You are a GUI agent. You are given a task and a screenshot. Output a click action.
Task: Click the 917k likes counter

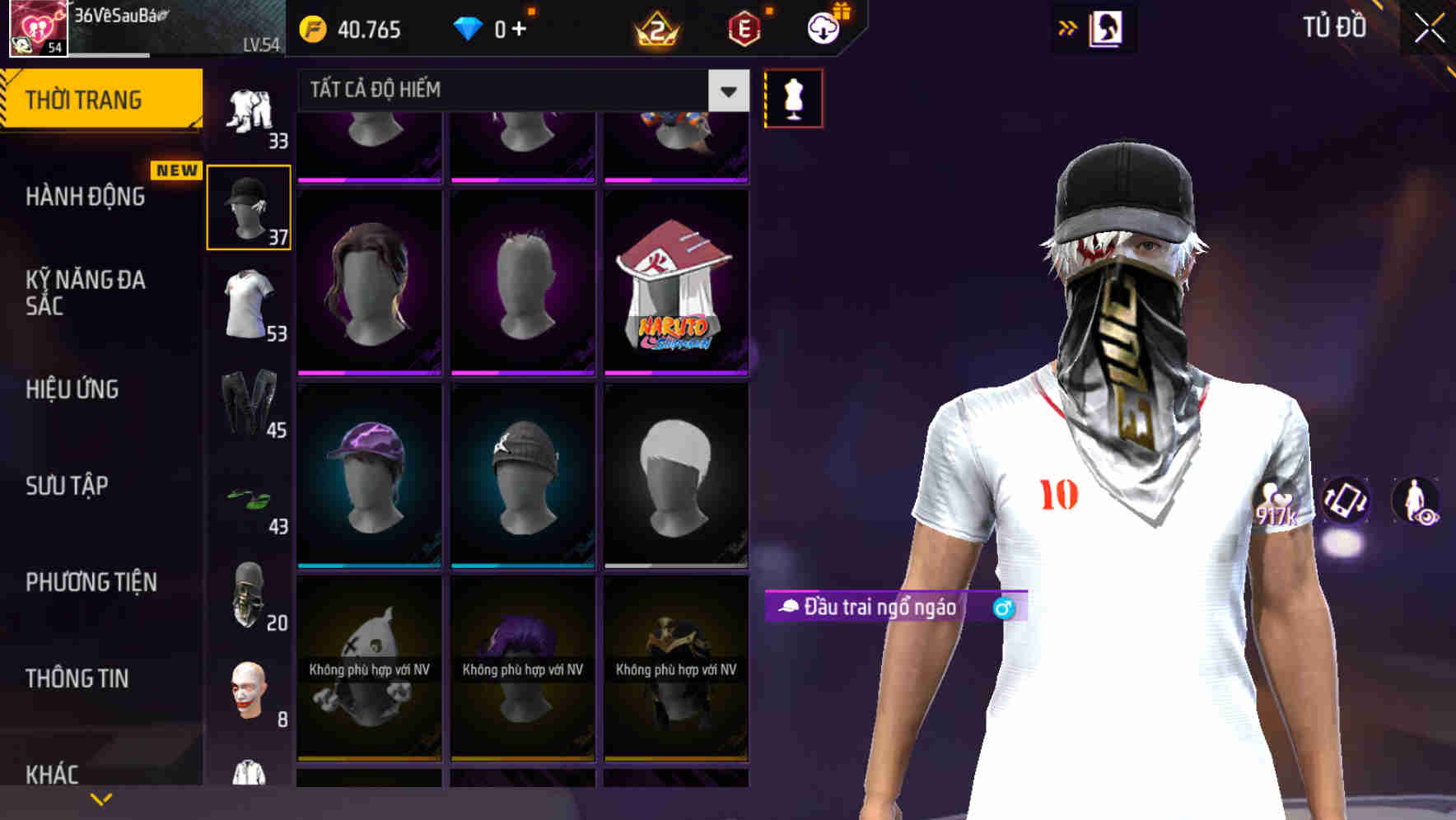coord(1276,506)
